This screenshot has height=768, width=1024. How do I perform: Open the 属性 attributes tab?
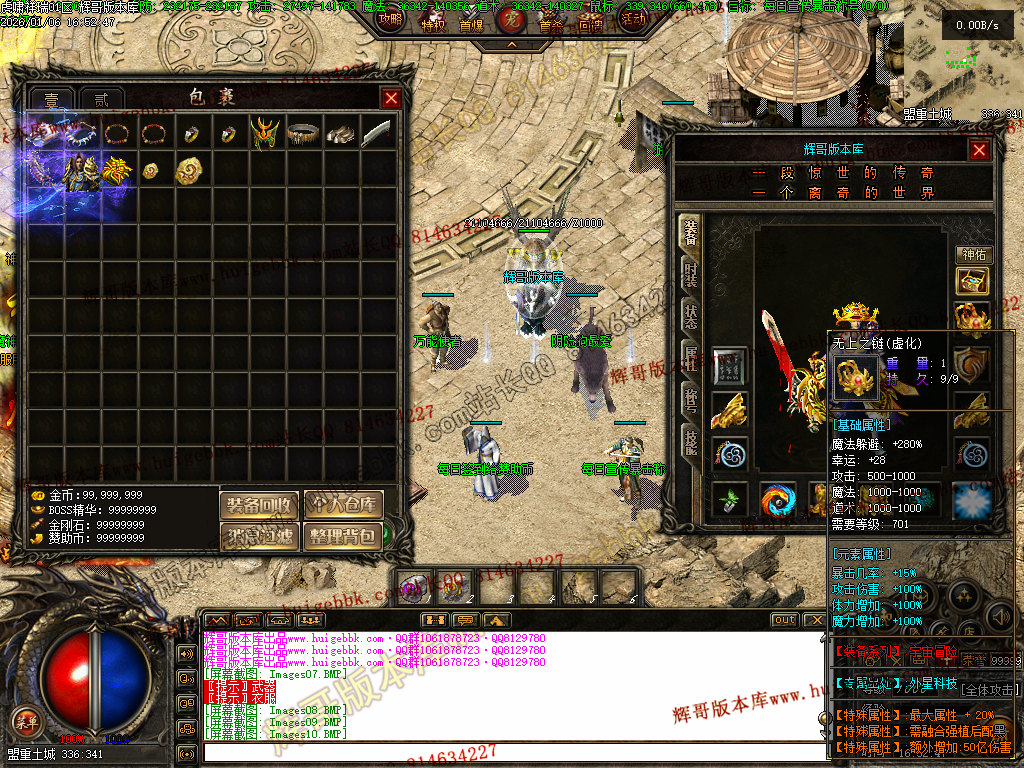point(690,356)
